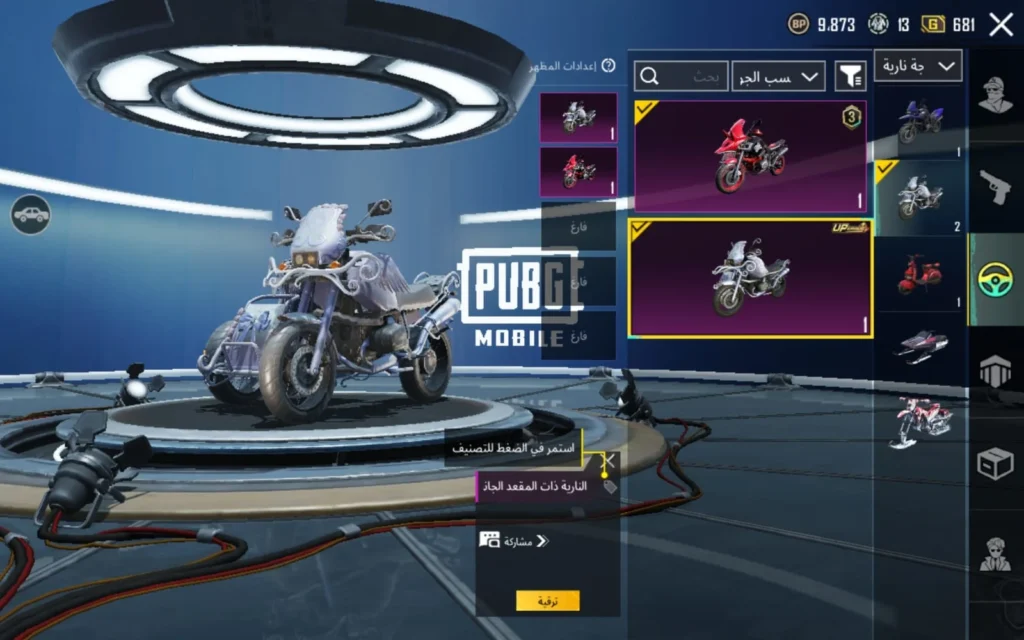The image size is (1024, 640).
Task: Select the silver motorcycle skin card
Action: pos(750,278)
